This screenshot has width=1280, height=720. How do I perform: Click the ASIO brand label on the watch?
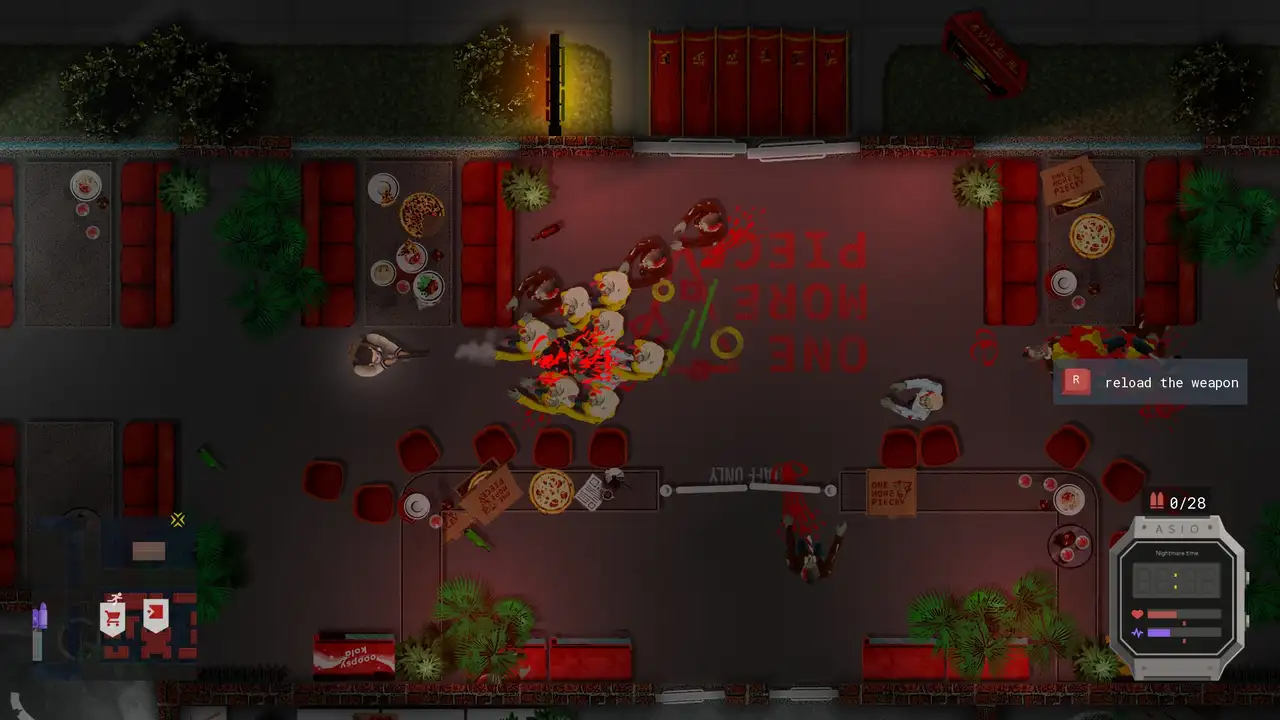click(1177, 528)
